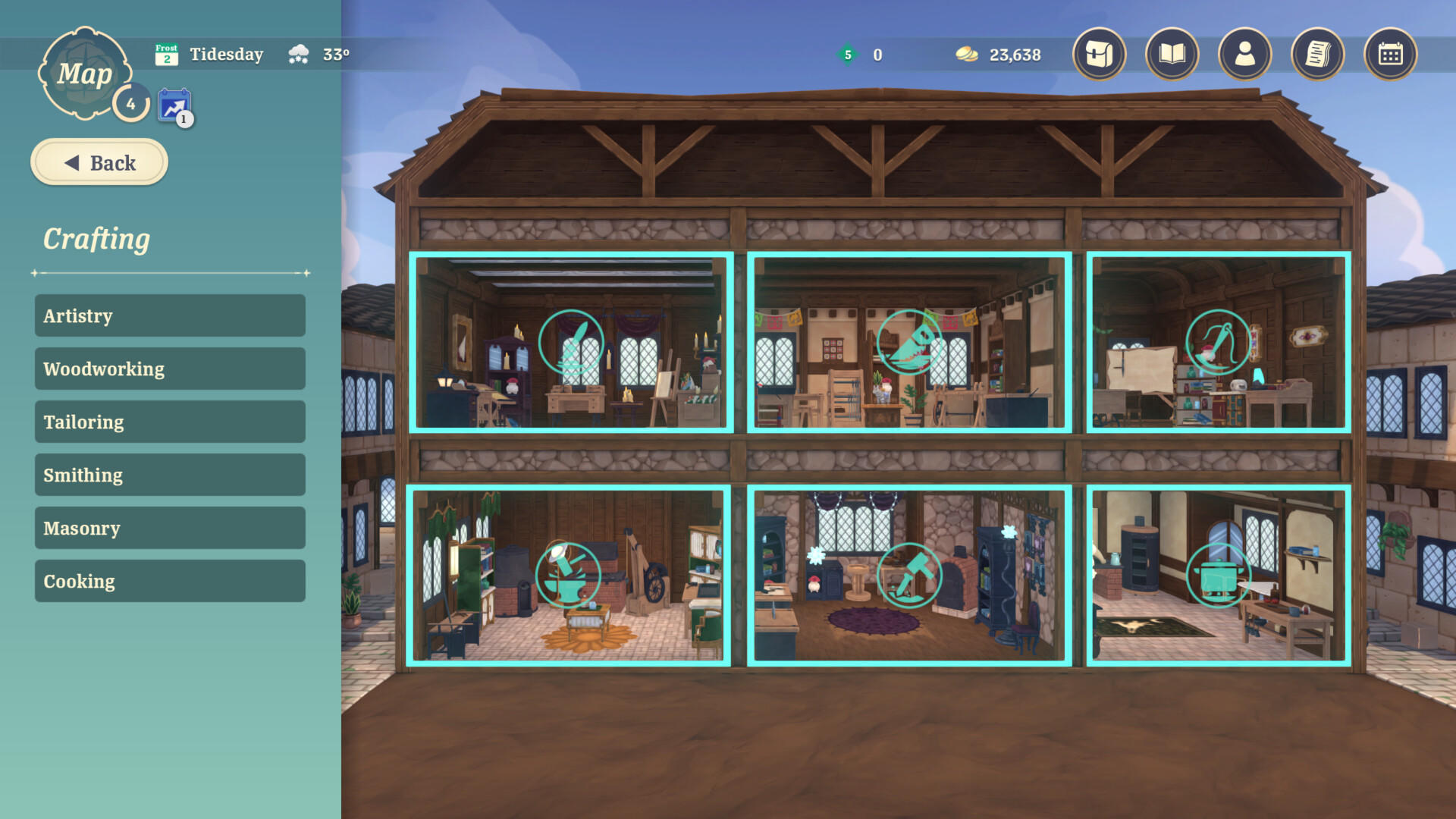Select the chisel icon in the Masonry room
The height and width of the screenshot is (819, 1456).
(x=911, y=575)
